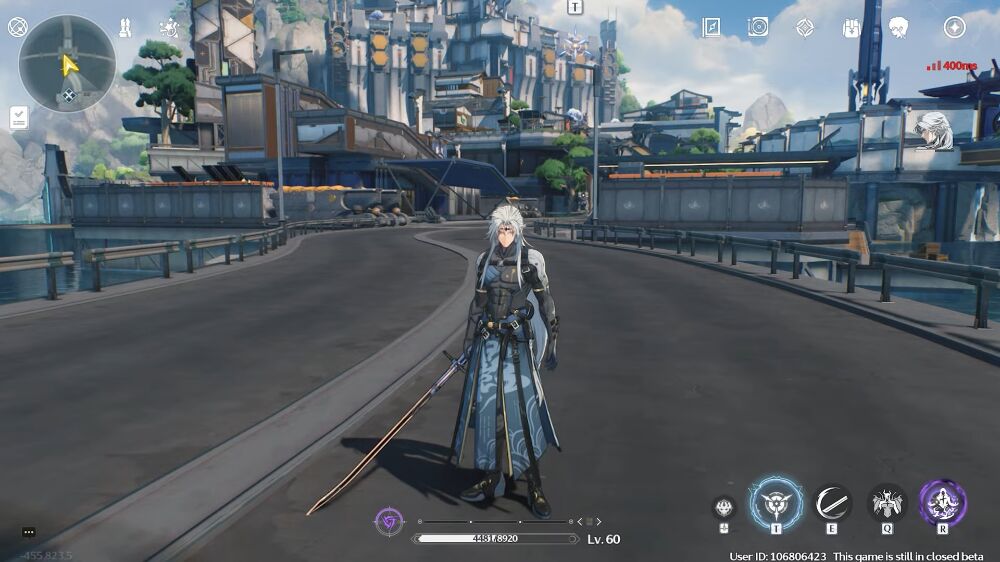Open the guidebook compass icon
Image resolution: width=1000 pixels, height=562 pixels.
[711, 27]
